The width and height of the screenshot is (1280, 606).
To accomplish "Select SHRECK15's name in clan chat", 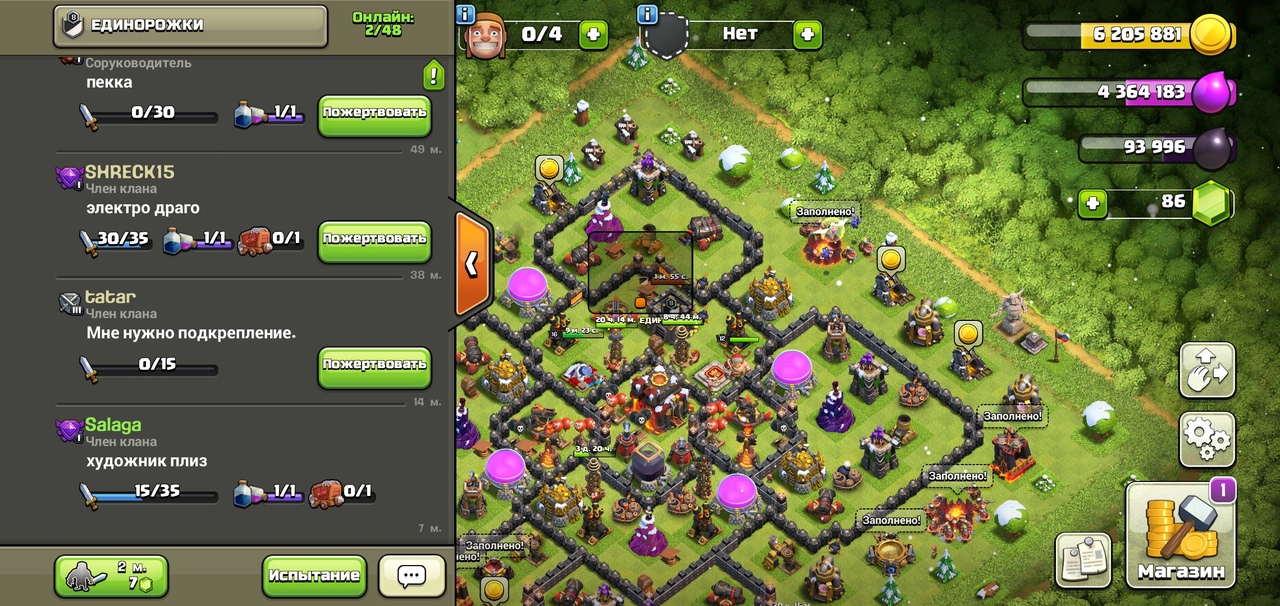I will (x=129, y=172).
